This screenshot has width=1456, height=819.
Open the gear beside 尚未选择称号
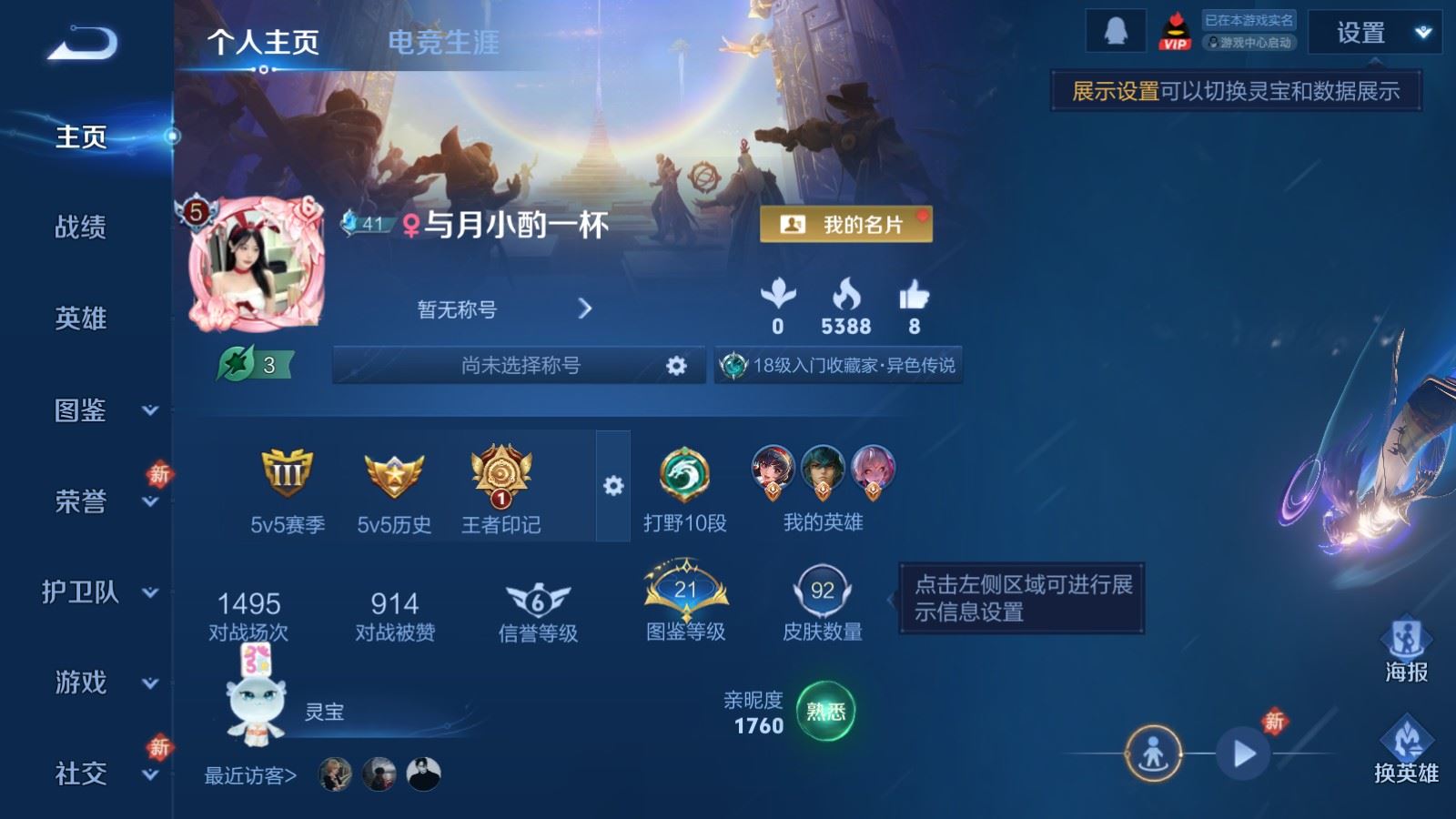(x=678, y=363)
